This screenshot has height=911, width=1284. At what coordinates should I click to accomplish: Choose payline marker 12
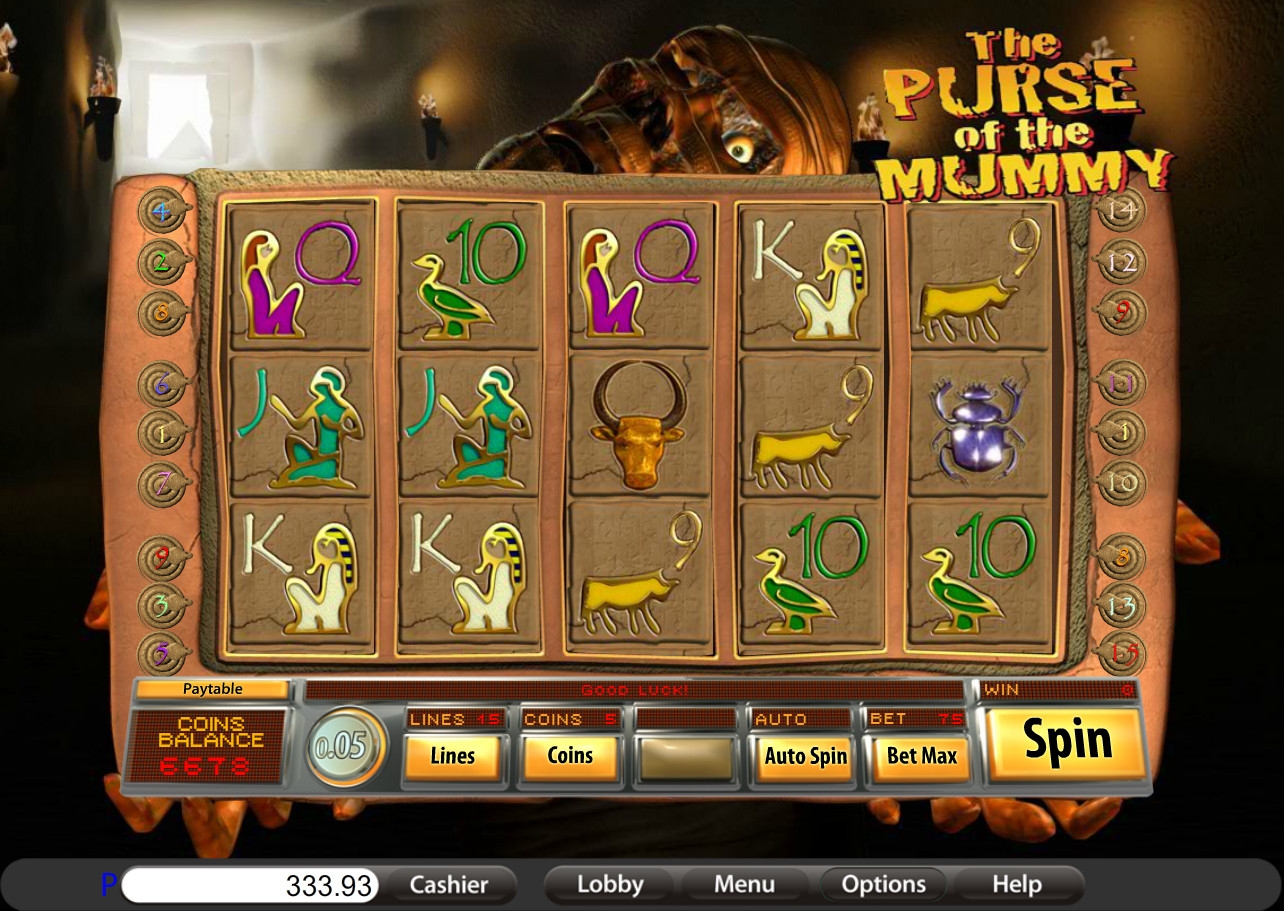pyautogui.click(x=1120, y=263)
